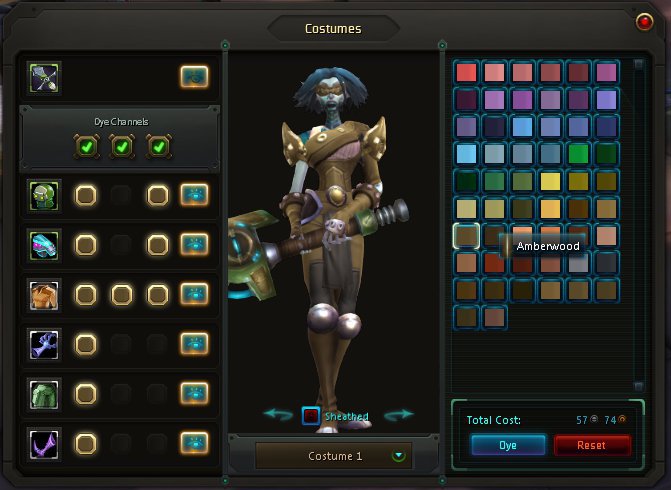Toggle visibility eye for the weapon row

(x=194, y=76)
